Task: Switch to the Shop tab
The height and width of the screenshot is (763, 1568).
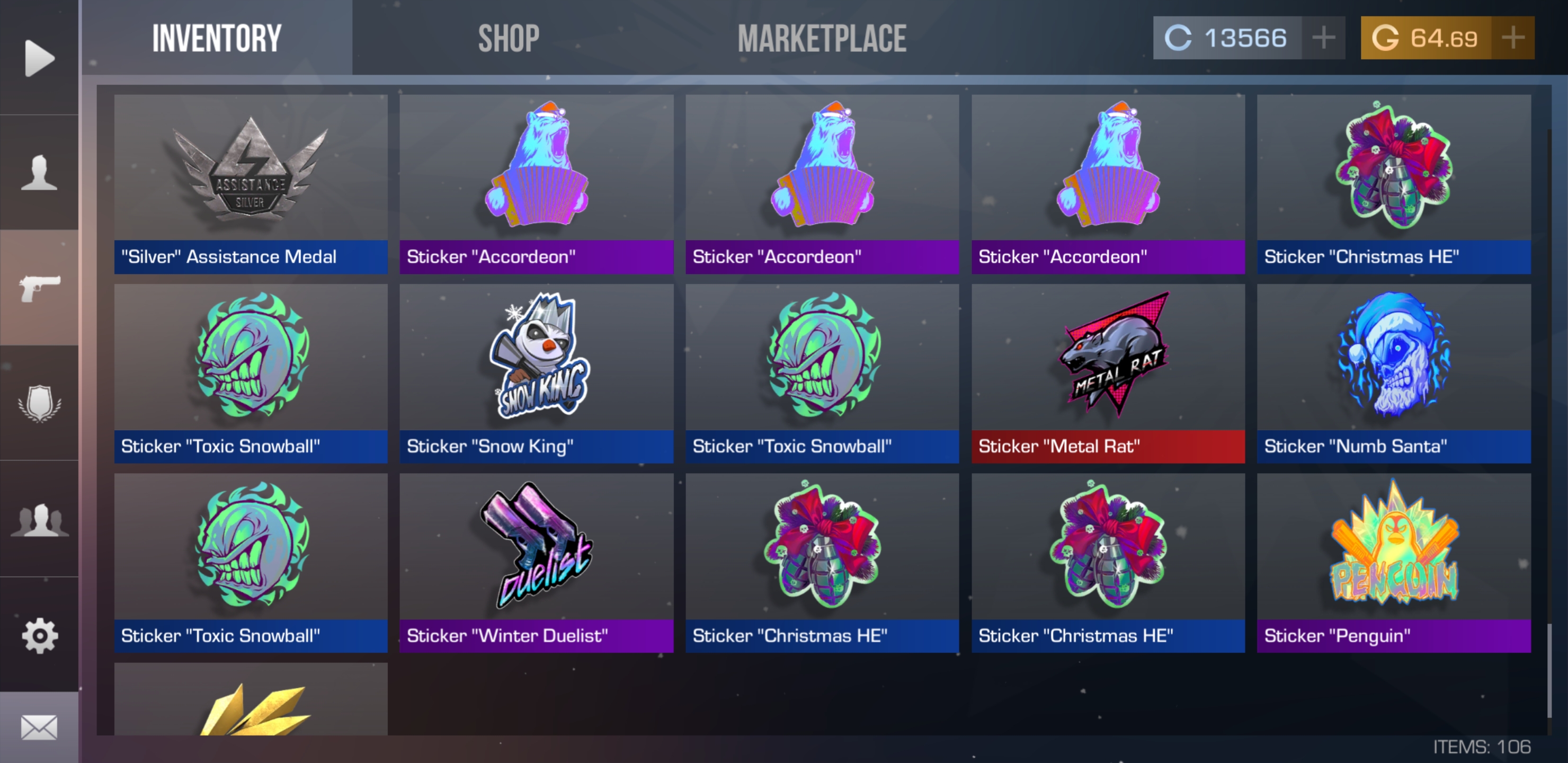Action: point(508,38)
